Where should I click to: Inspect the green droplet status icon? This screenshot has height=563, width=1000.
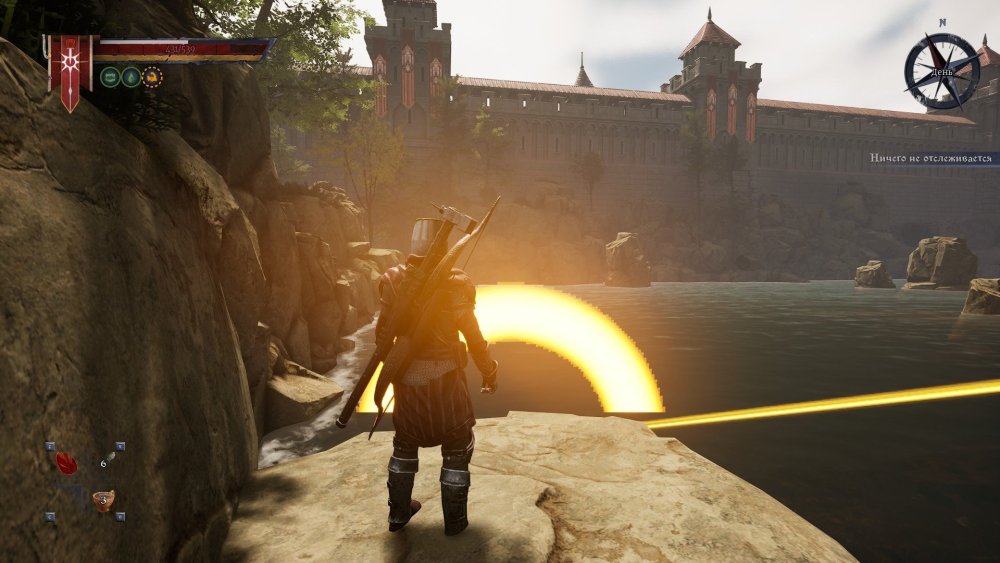click(x=130, y=76)
